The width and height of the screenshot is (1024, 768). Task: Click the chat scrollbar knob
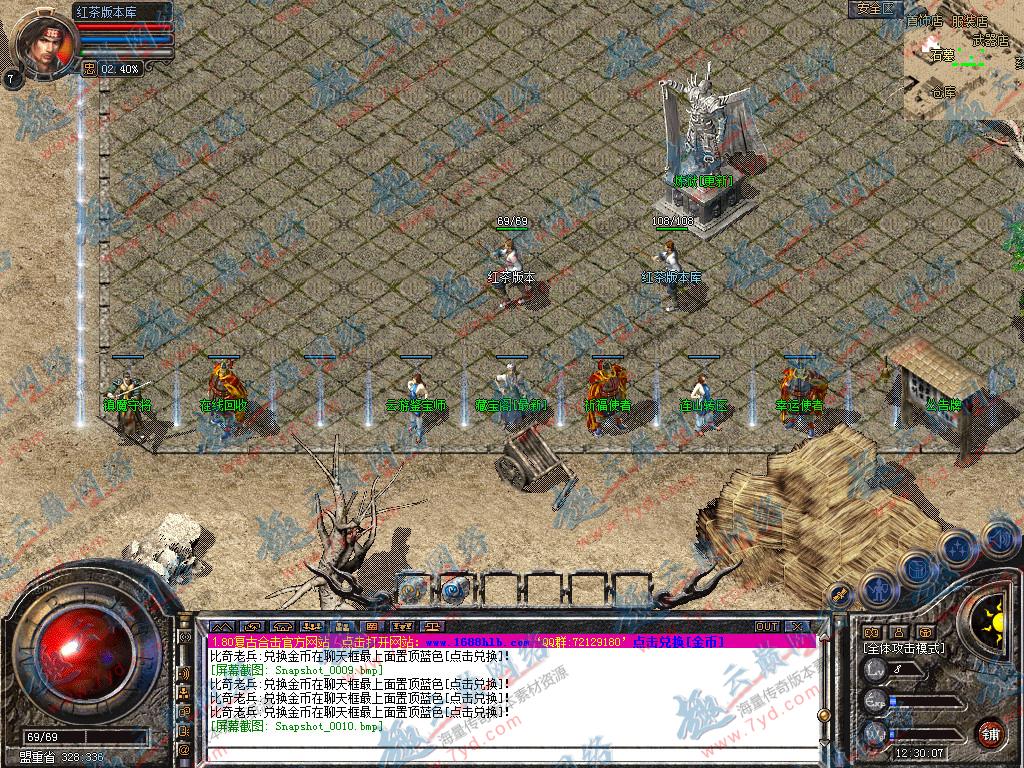(823, 715)
